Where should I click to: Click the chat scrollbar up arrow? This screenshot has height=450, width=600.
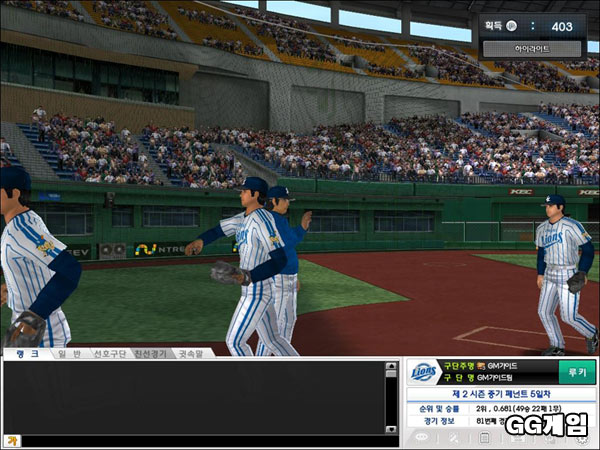point(391,369)
